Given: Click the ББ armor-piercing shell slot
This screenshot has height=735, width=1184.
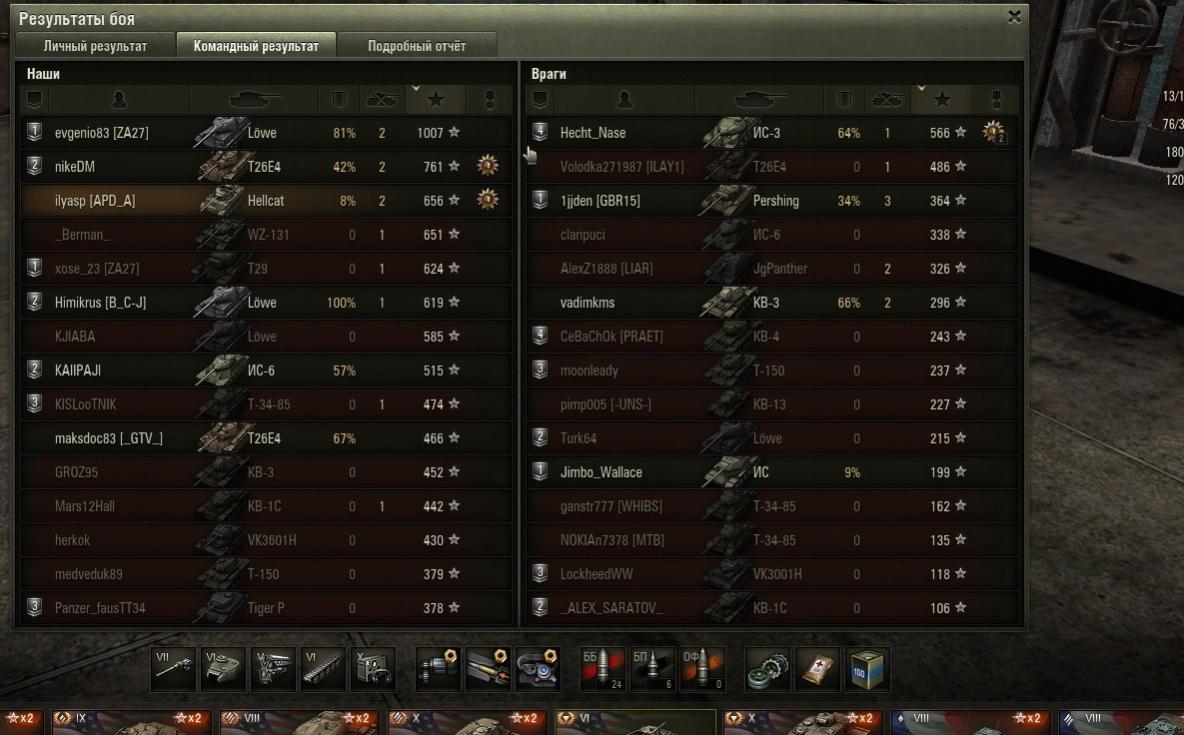Looking at the screenshot, I should tap(603, 669).
